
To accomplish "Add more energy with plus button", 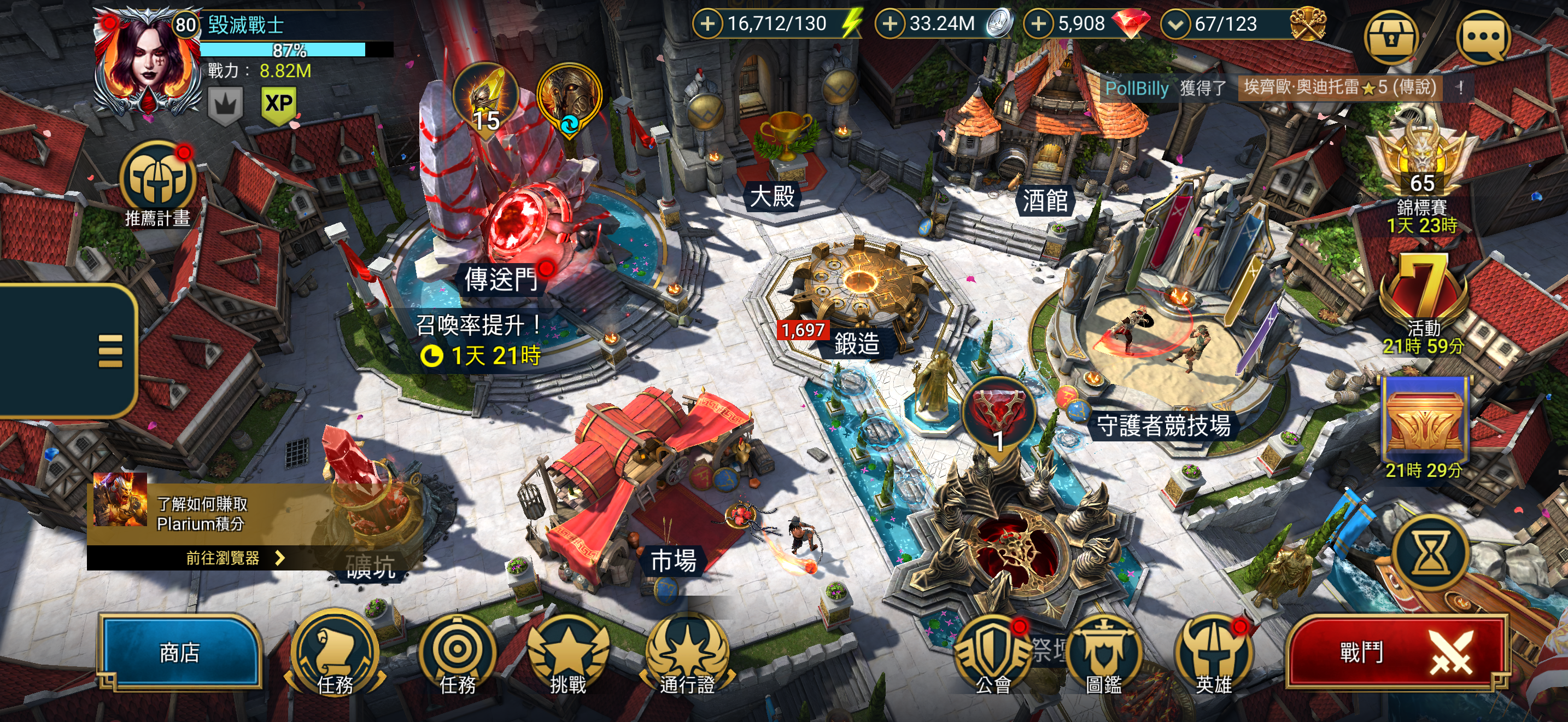I will (707, 24).
